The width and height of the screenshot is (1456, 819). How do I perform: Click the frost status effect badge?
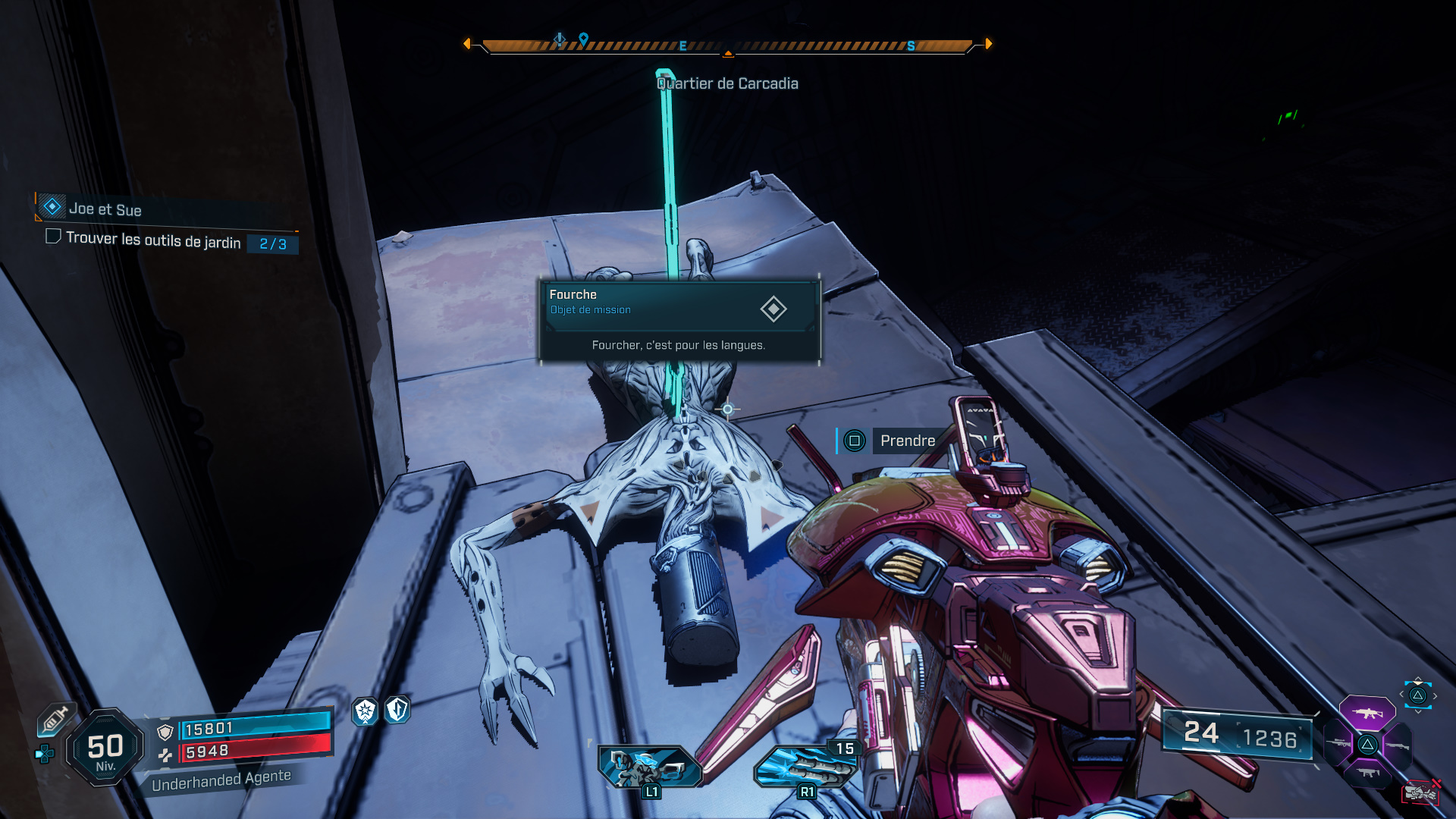tap(365, 713)
